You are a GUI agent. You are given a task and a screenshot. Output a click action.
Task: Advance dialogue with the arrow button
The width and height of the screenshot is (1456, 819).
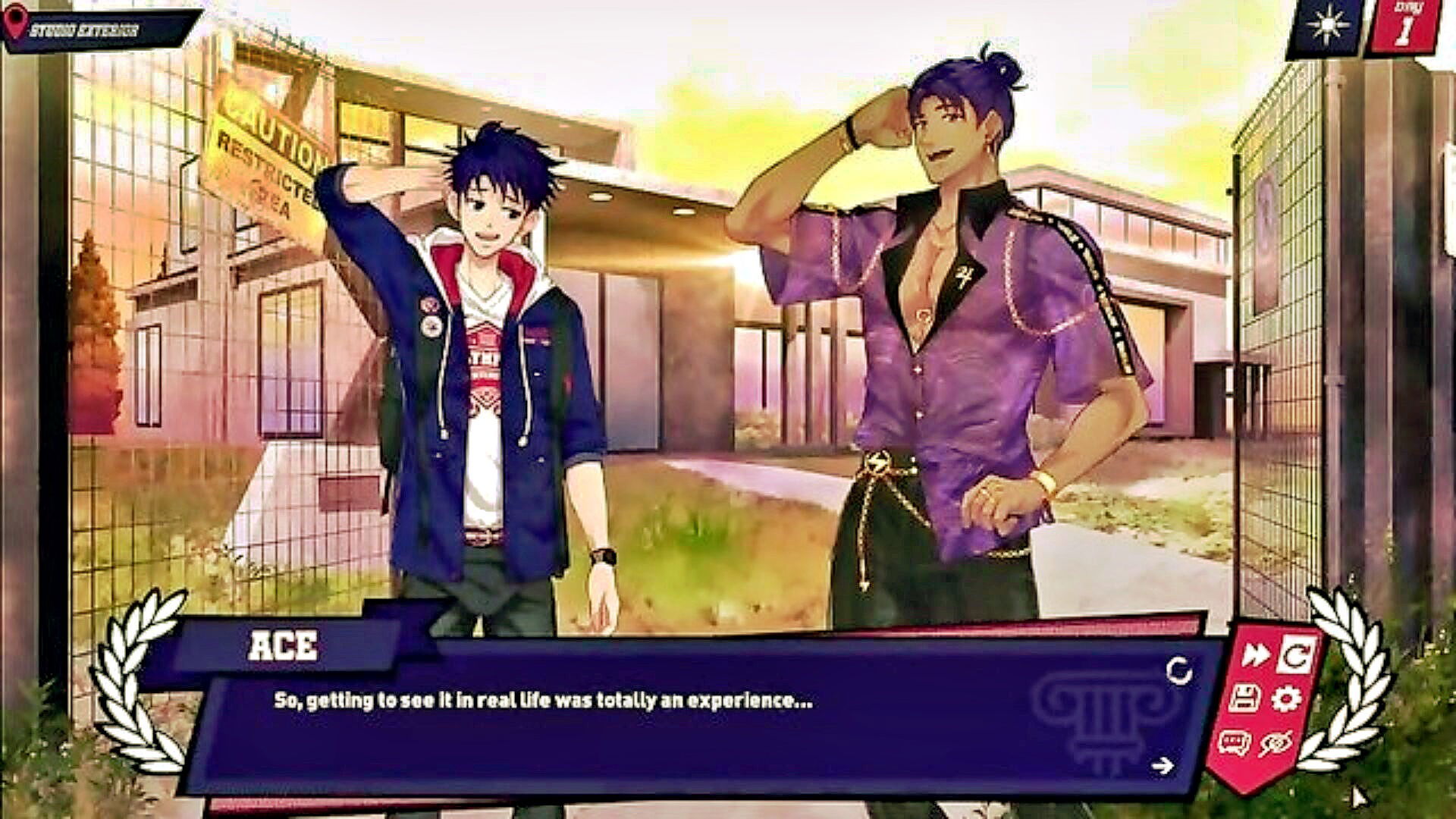coord(1162,766)
